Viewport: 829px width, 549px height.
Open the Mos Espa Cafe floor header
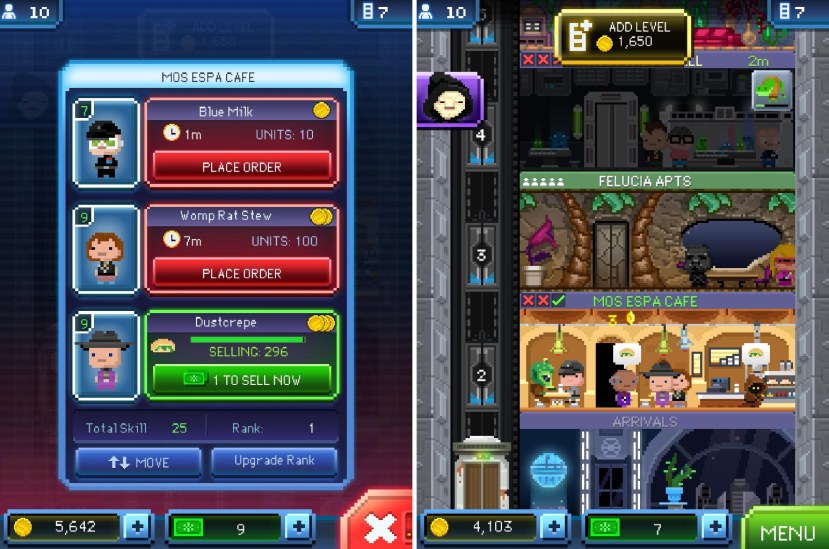(x=657, y=300)
